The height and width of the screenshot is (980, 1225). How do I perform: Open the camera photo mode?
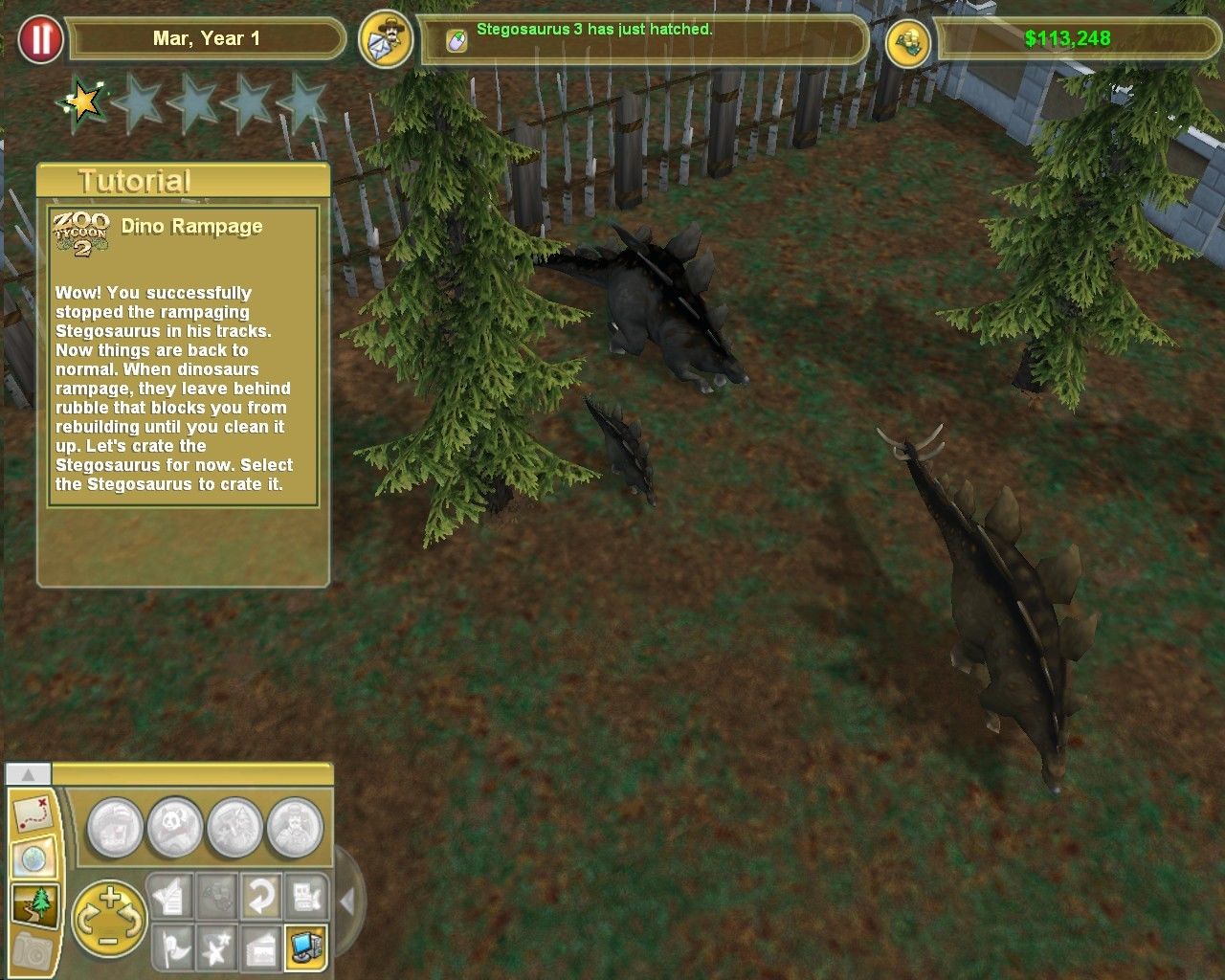point(33,950)
